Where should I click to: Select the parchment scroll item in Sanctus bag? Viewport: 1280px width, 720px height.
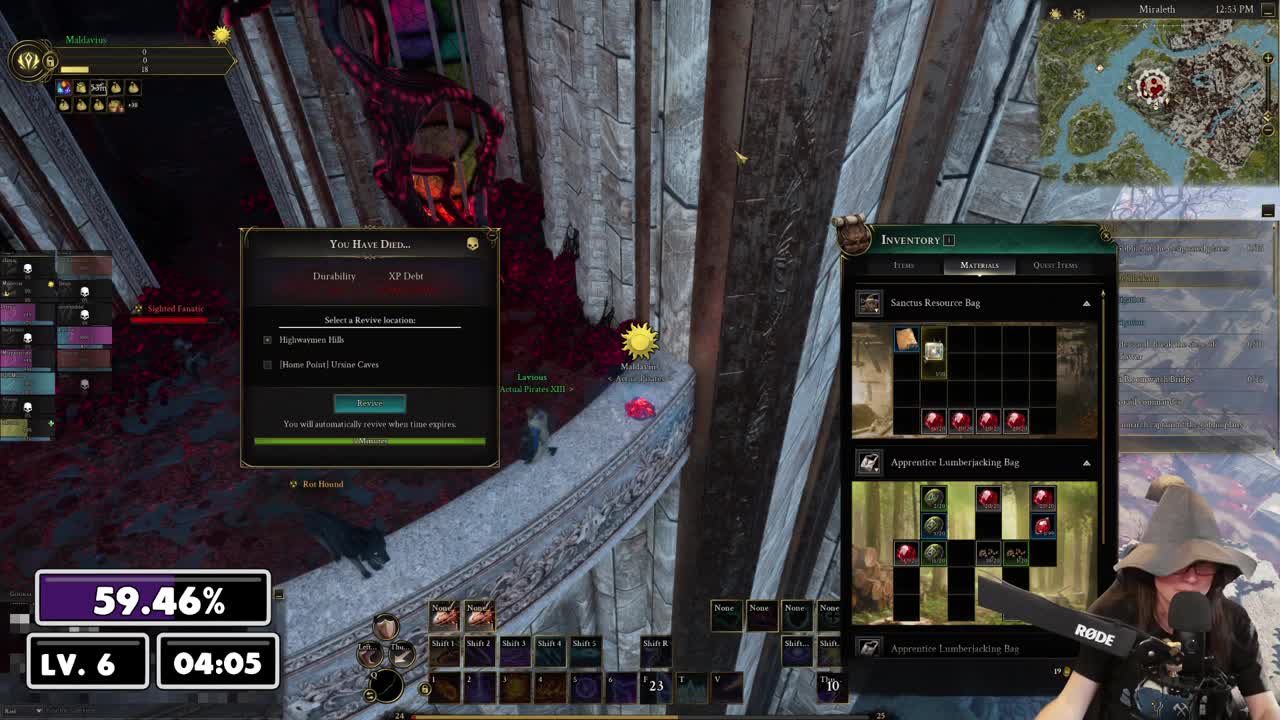tap(906, 340)
